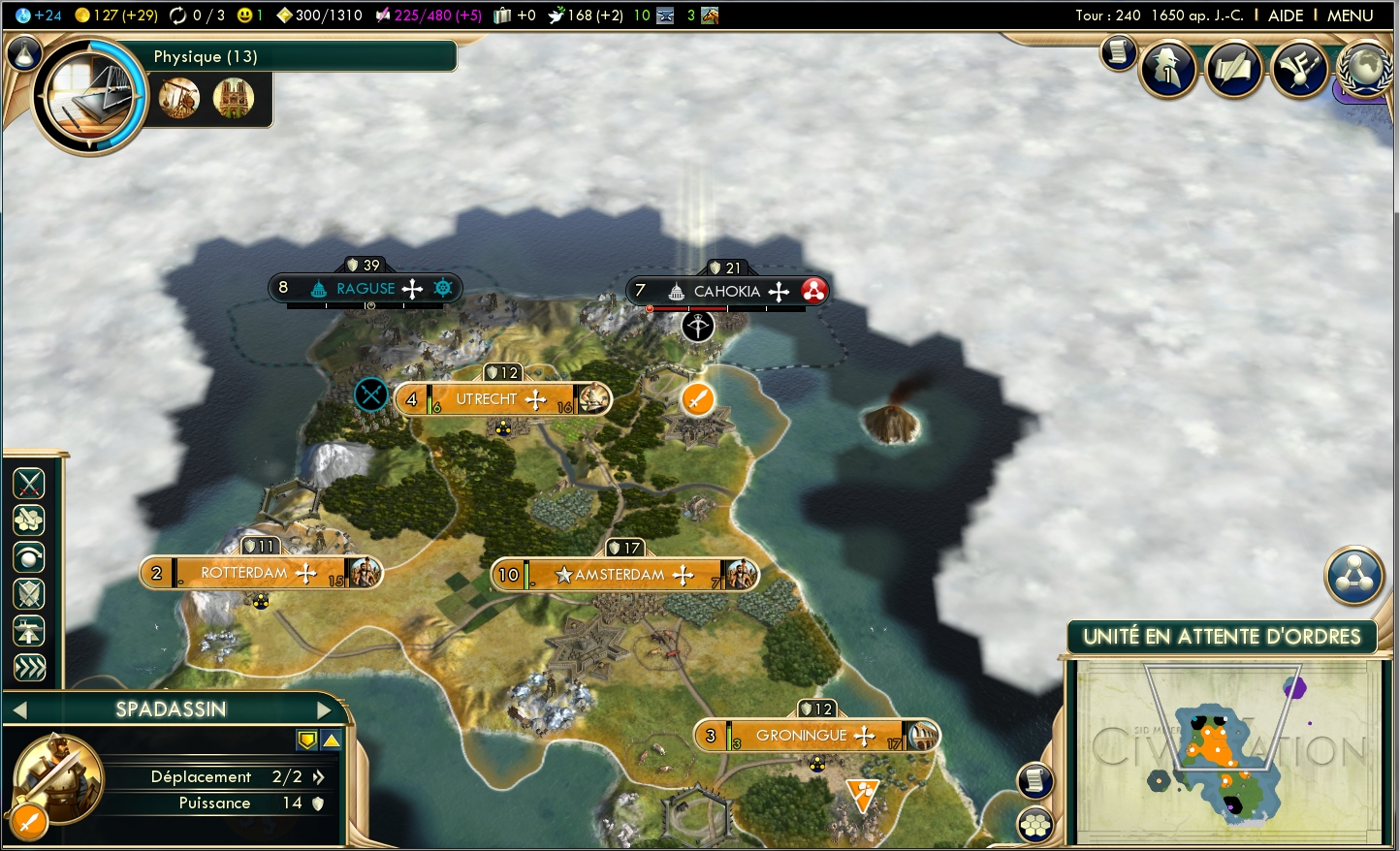Click the Unité en attente d'ordres button
Viewport: 1400px width, 851px height.
(x=1222, y=637)
